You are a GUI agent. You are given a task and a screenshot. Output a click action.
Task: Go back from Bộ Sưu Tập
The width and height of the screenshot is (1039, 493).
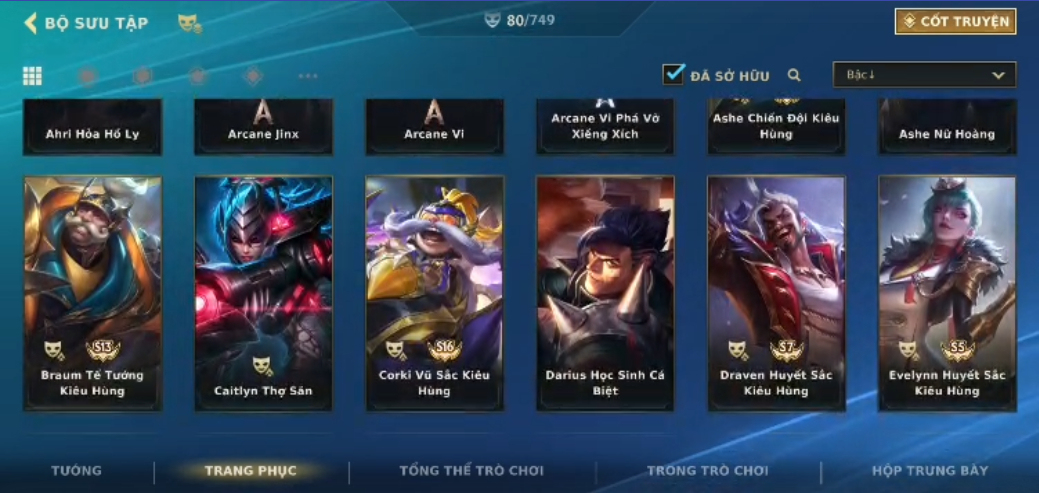tap(31, 22)
